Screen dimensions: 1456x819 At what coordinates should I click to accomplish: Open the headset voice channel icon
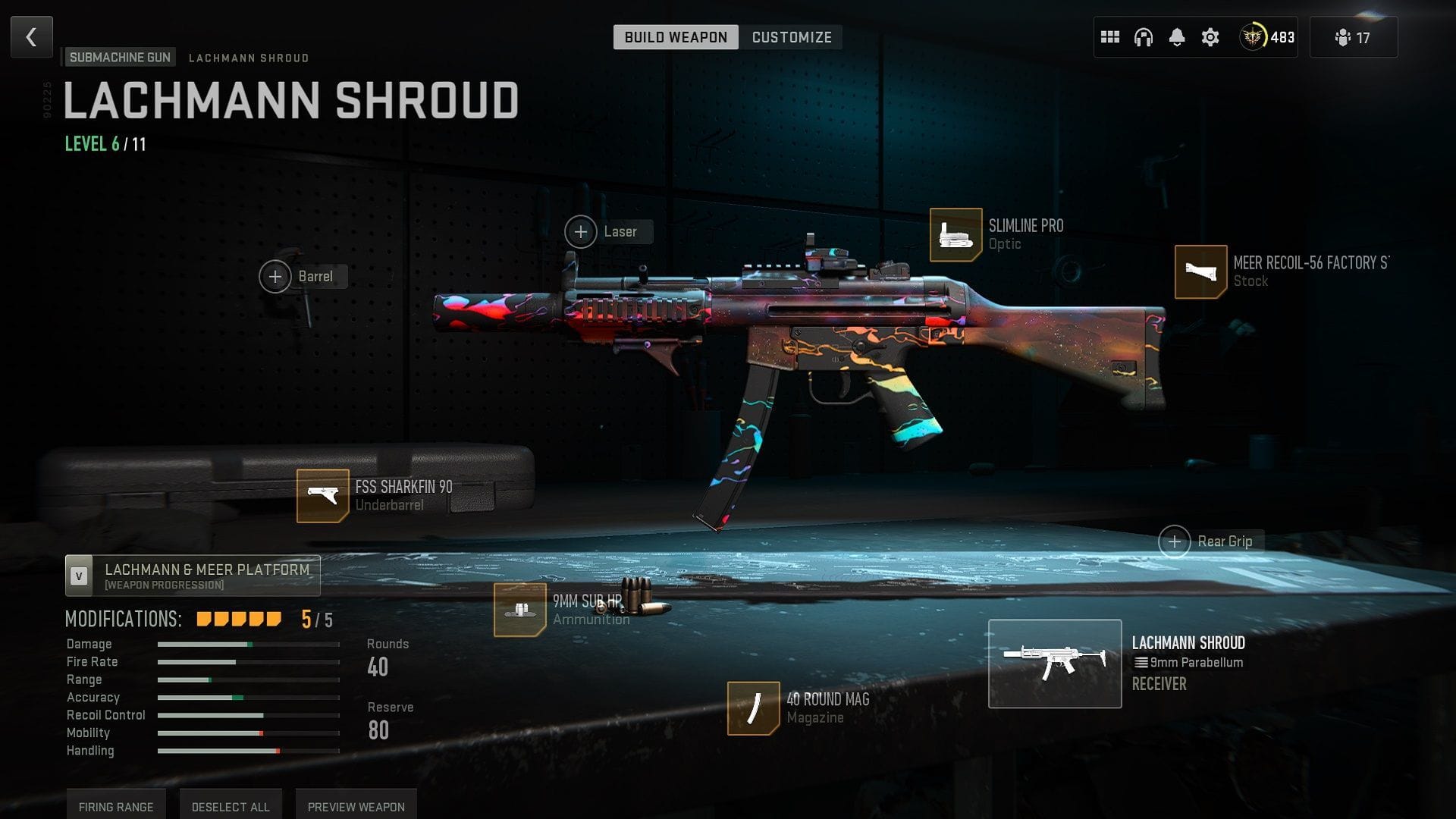click(1144, 37)
